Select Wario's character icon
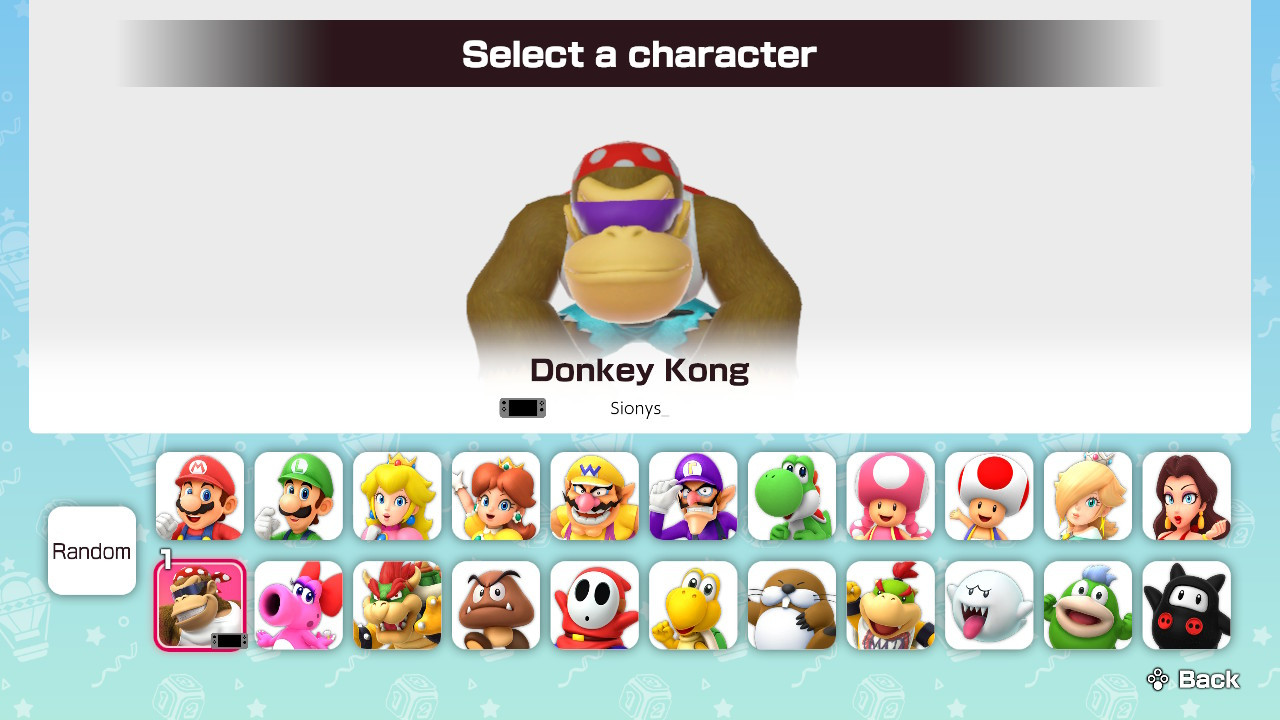The height and width of the screenshot is (720, 1280). (594, 497)
